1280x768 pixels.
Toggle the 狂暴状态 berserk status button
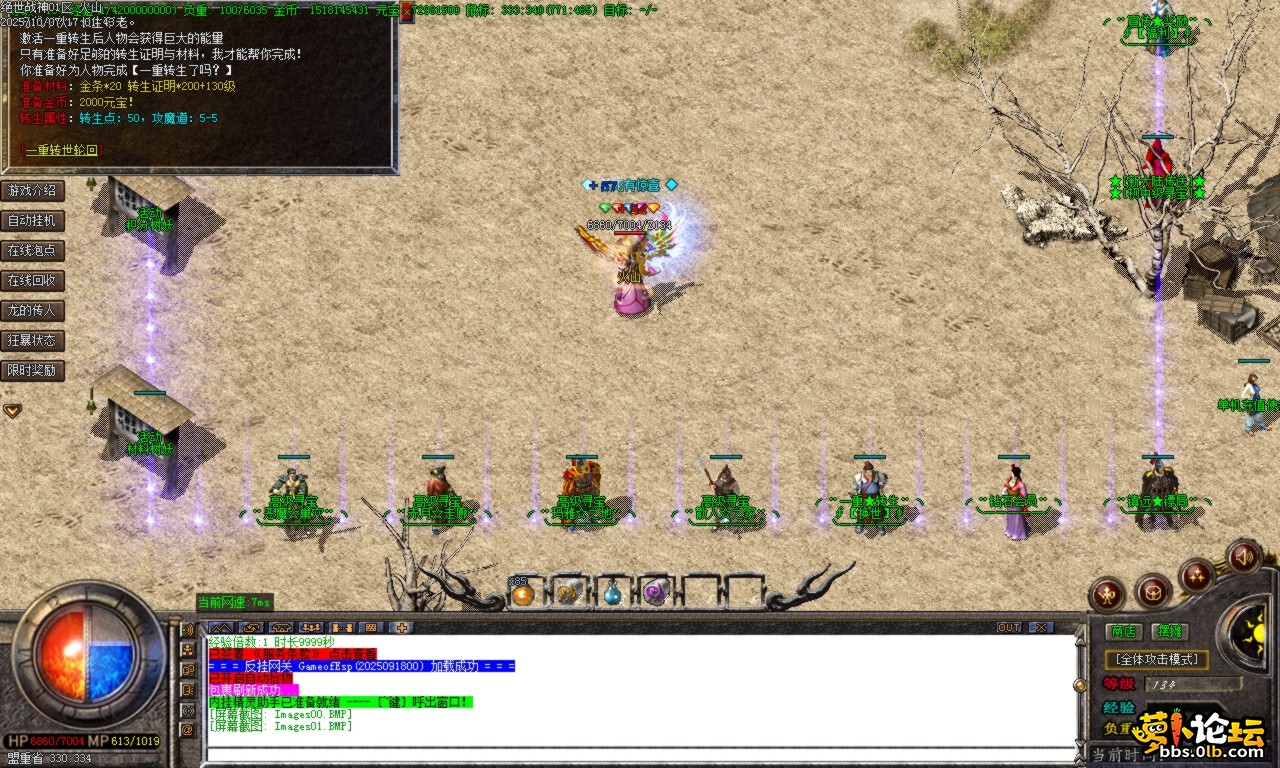[x=32, y=340]
